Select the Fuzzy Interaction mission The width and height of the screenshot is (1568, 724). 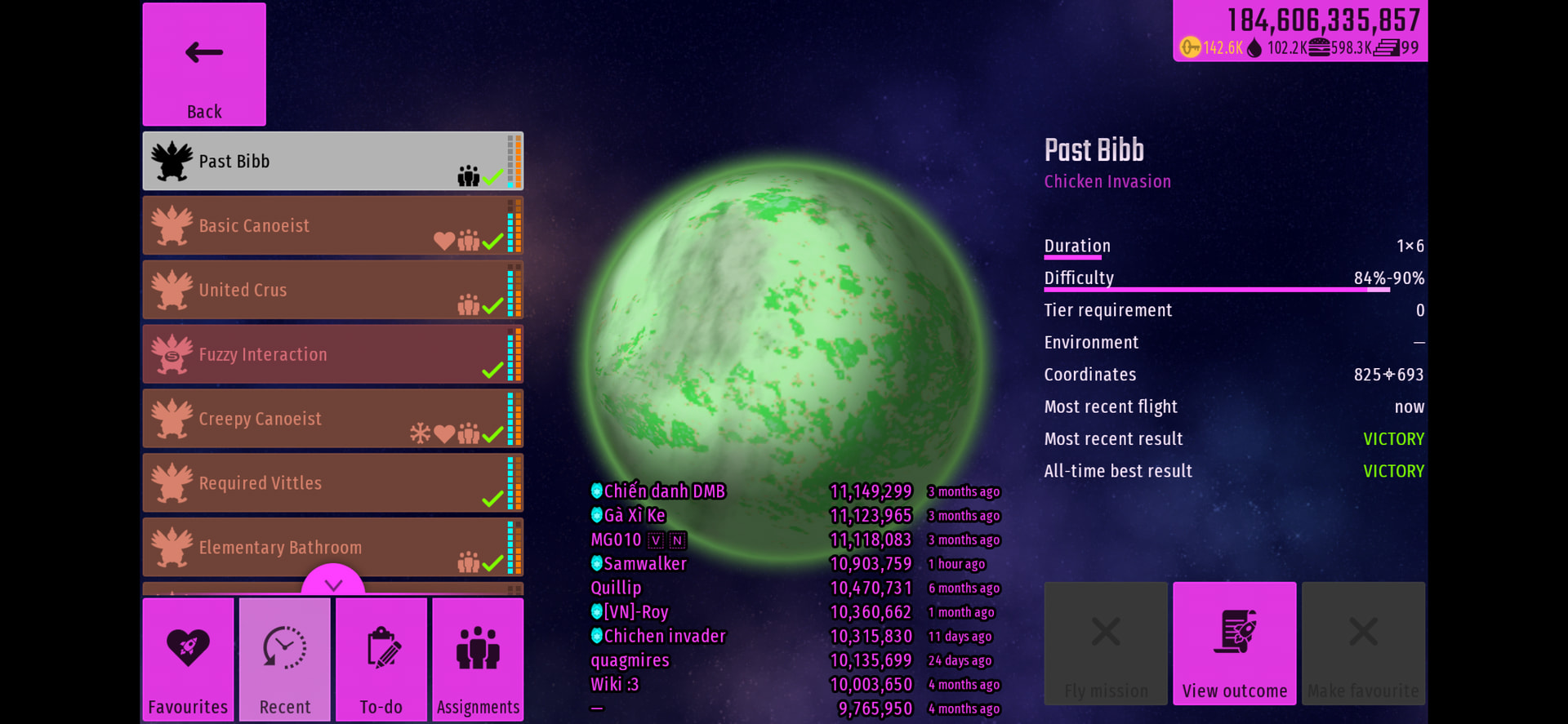[332, 354]
